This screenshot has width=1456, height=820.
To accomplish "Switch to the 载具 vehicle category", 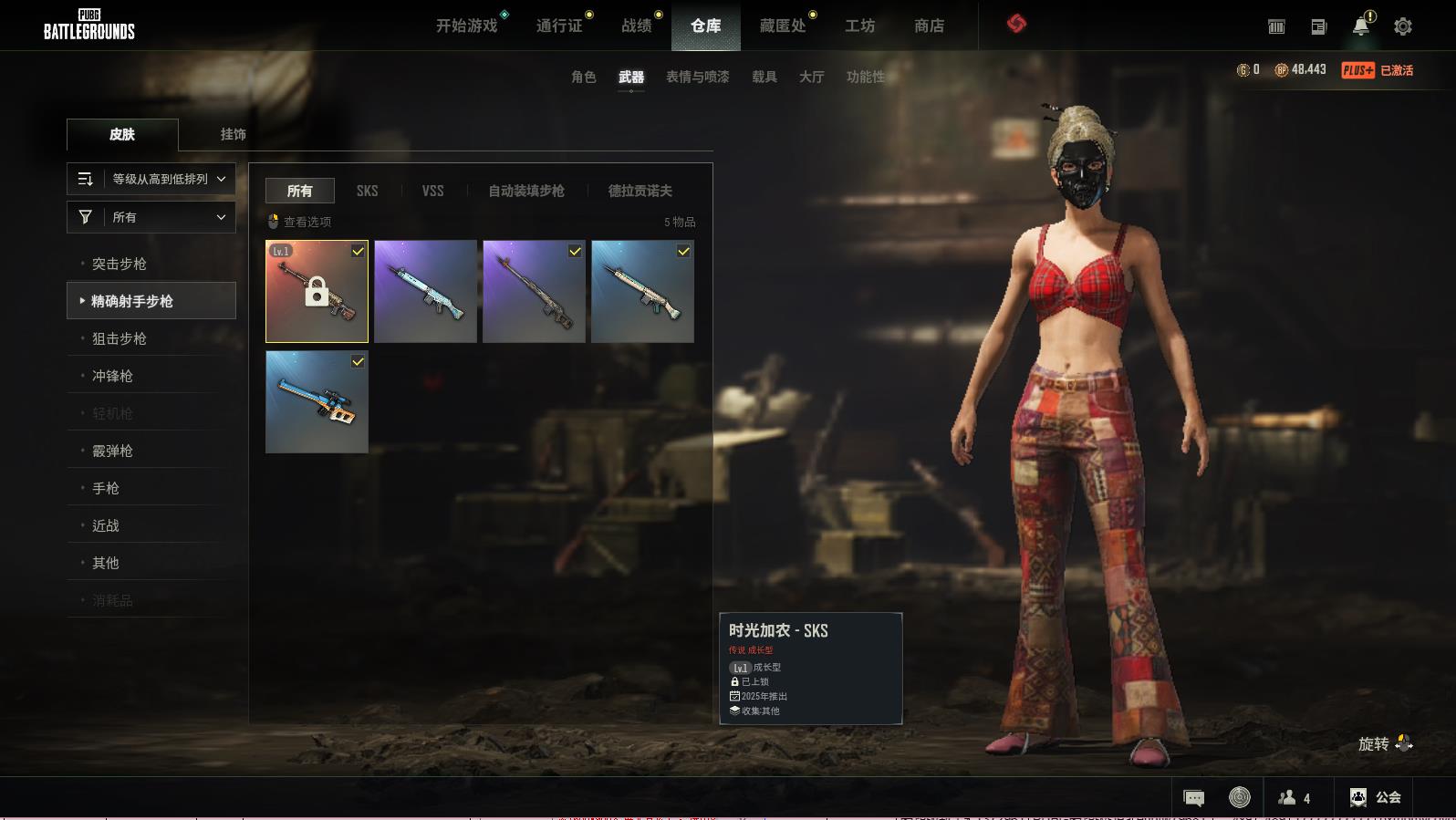I will click(x=764, y=77).
